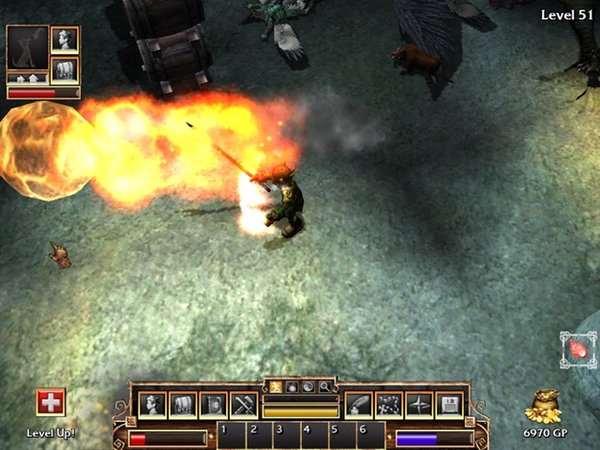Image resolution: width=600 pixels, height=450 pixels.
Task: Click the gold pile treasure icon
Action: tap(546, 406)
